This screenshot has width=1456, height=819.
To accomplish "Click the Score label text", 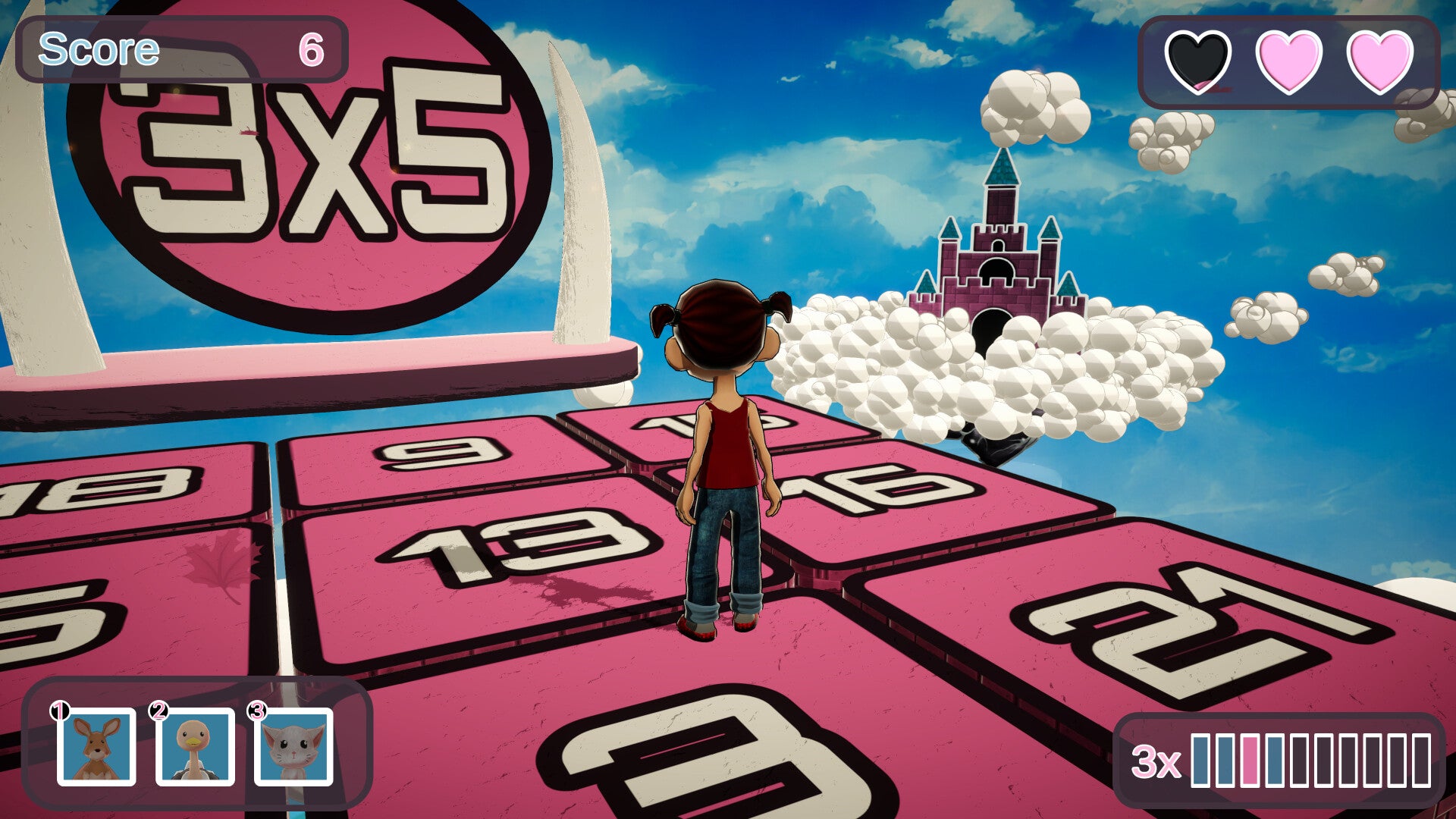I will pyautogui.click(x=99, y=49).
